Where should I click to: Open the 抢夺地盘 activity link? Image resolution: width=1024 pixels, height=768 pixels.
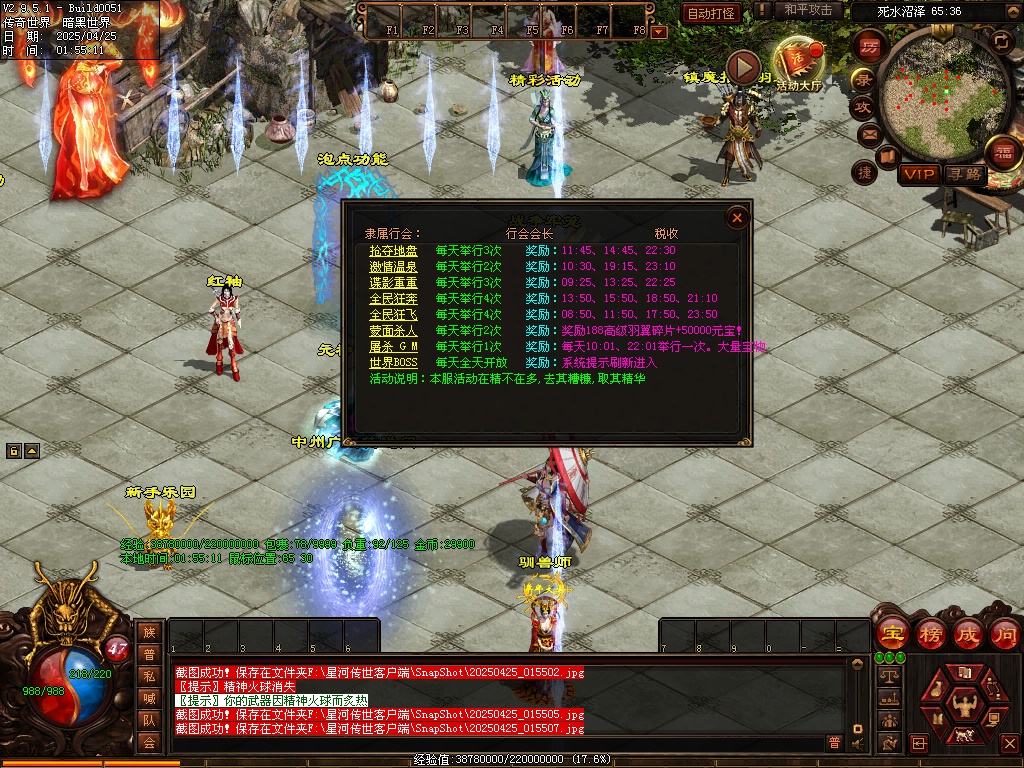[393, 251]
